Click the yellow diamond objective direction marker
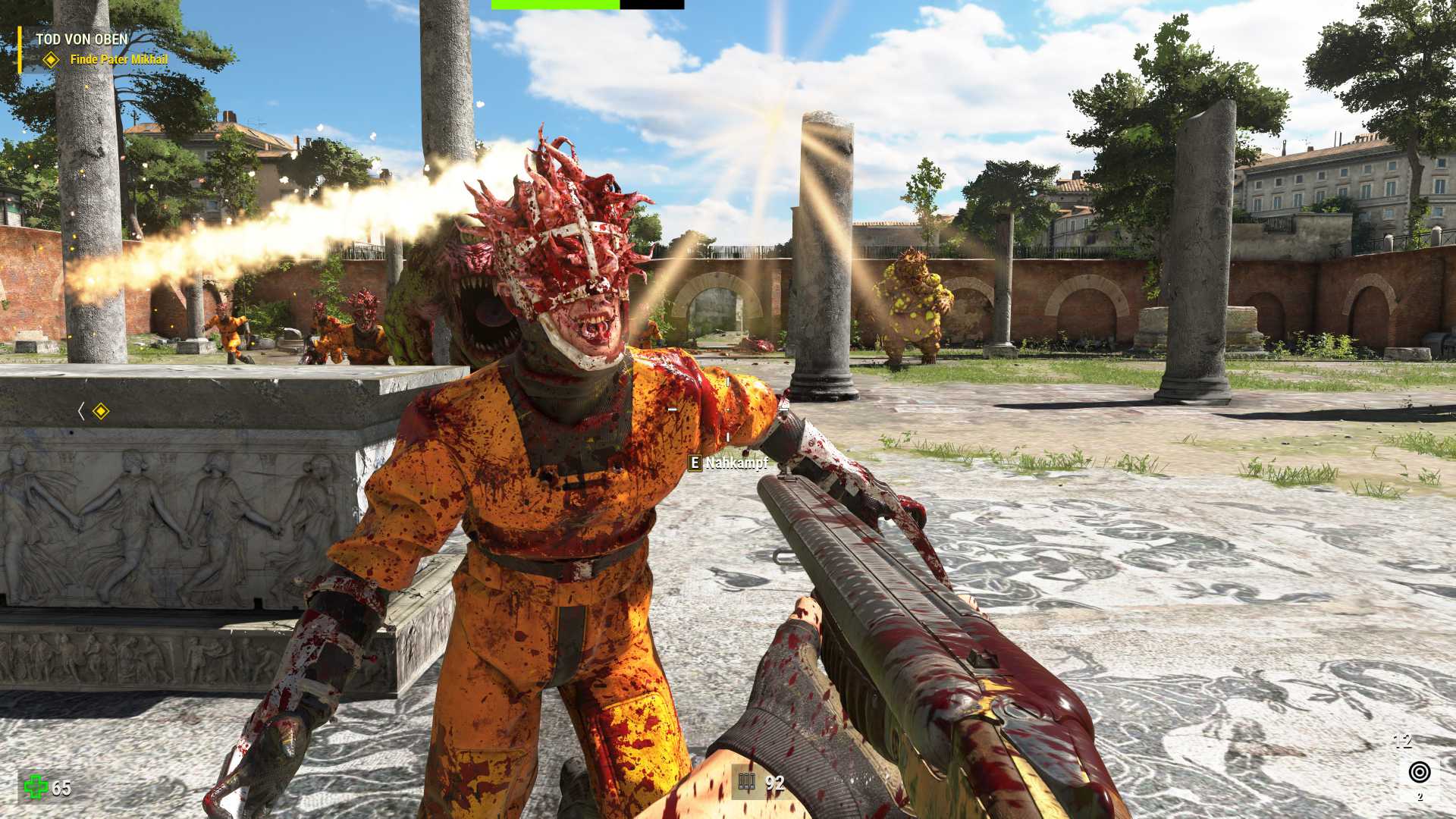The image size is (1456, 819). [x=100, y=411]
